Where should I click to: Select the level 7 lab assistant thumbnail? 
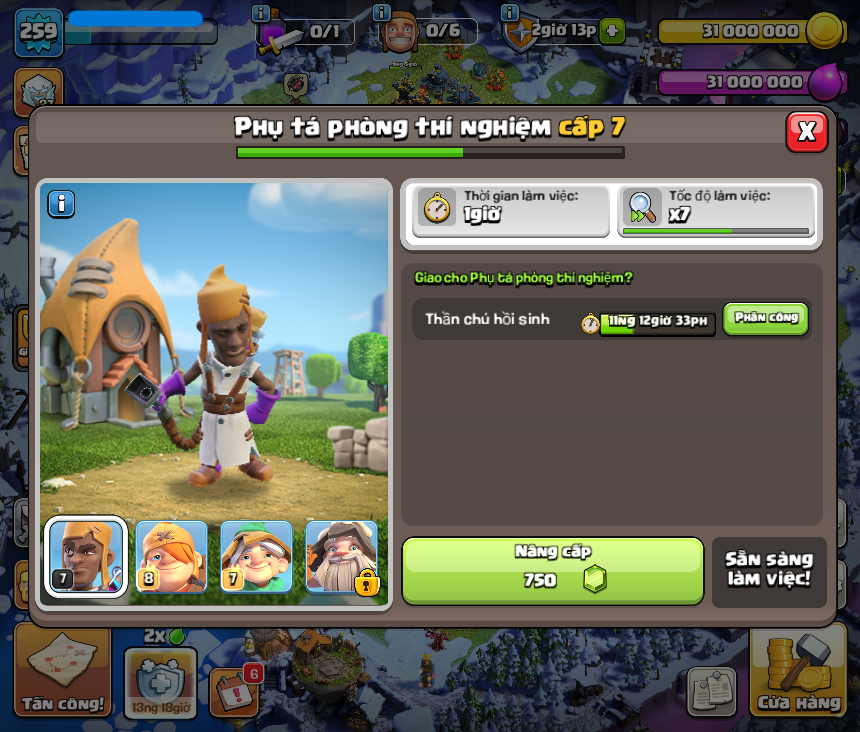pyautogui.click(x=86, y=556)
